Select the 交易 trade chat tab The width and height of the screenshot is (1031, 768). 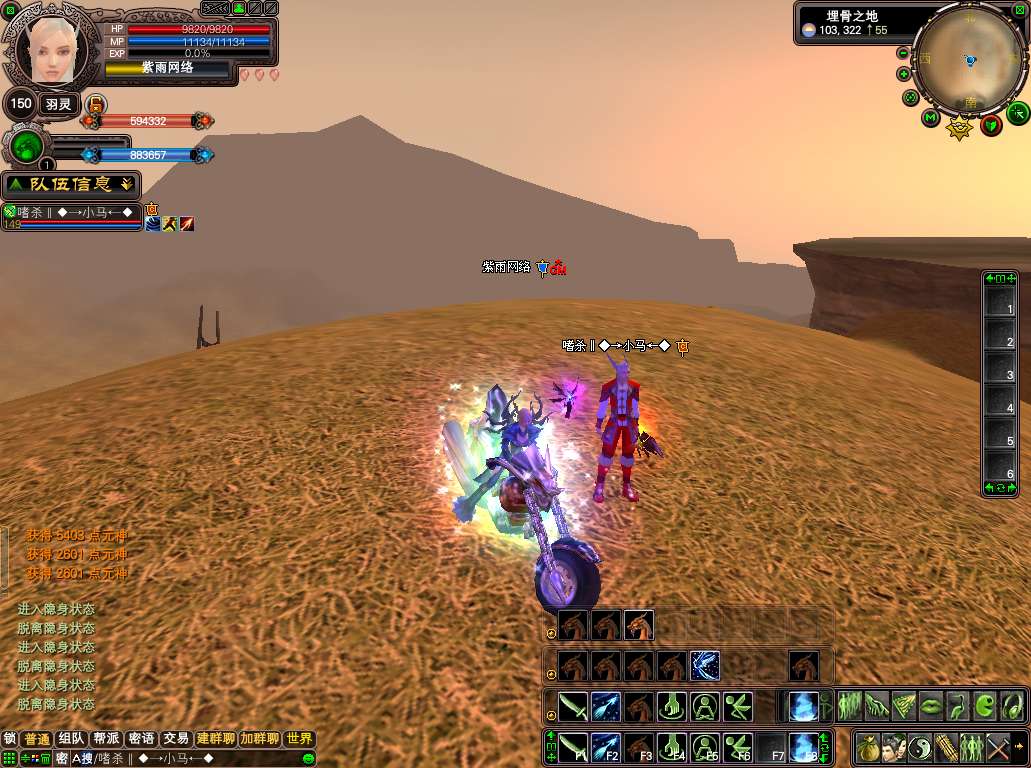click(176, 739)
